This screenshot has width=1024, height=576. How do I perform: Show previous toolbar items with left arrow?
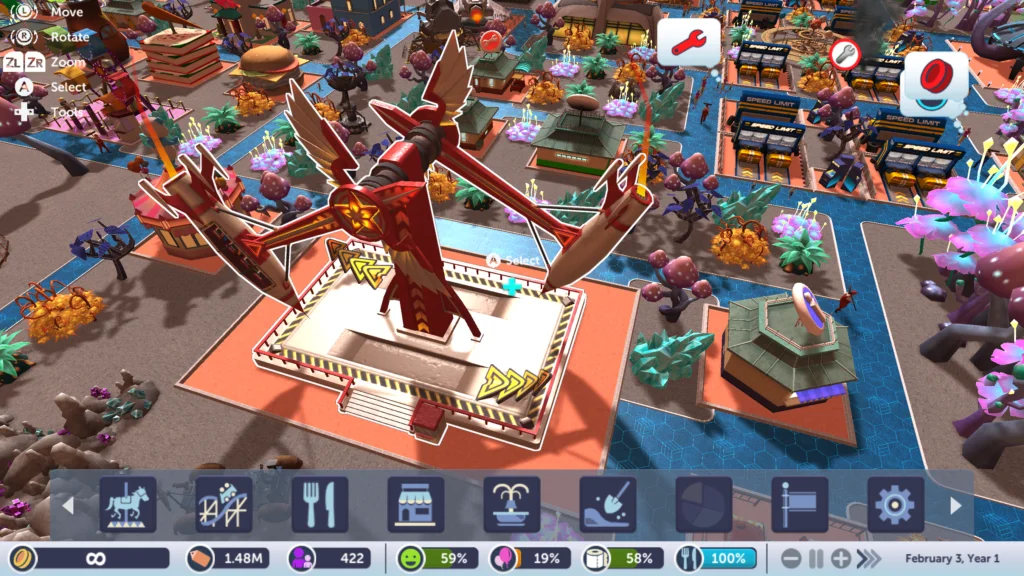click(x=68, y=506)
